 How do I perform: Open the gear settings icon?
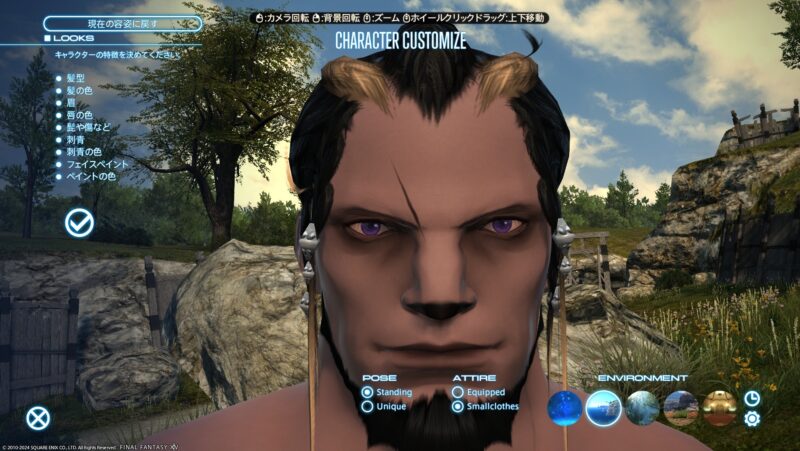point(752,418)
